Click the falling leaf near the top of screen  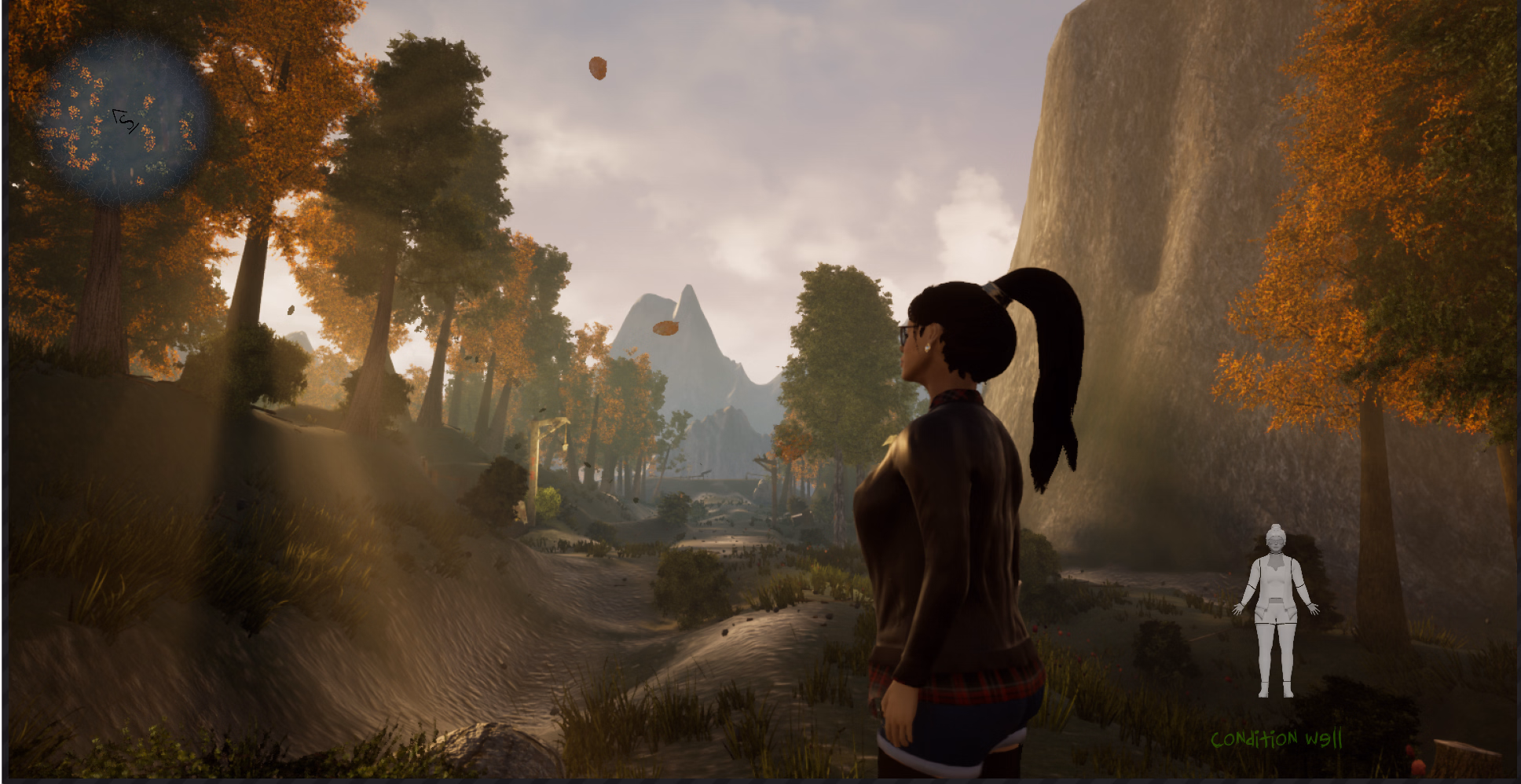point(599,67)
